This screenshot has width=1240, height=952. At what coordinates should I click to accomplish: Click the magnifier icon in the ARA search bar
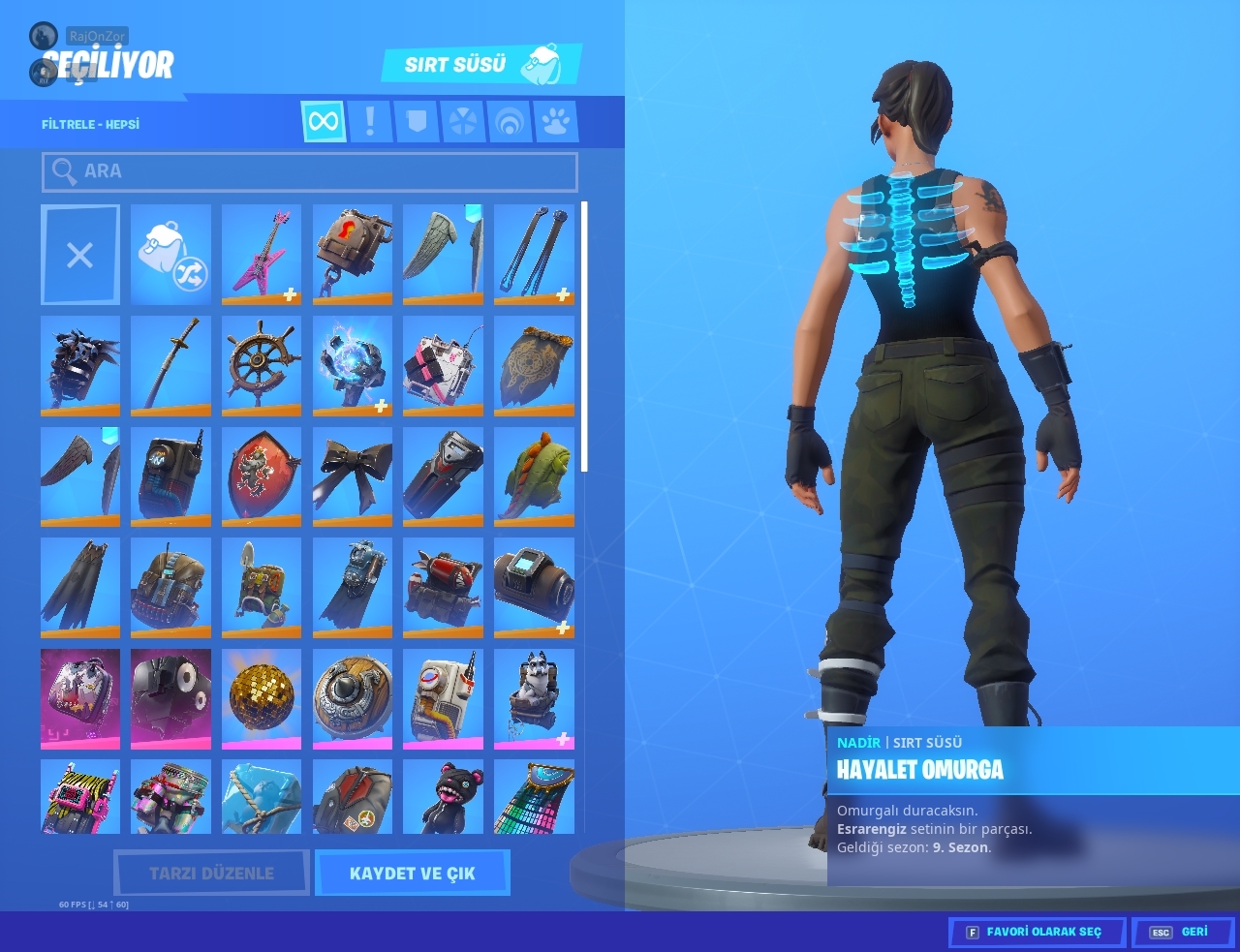point(64,171)
